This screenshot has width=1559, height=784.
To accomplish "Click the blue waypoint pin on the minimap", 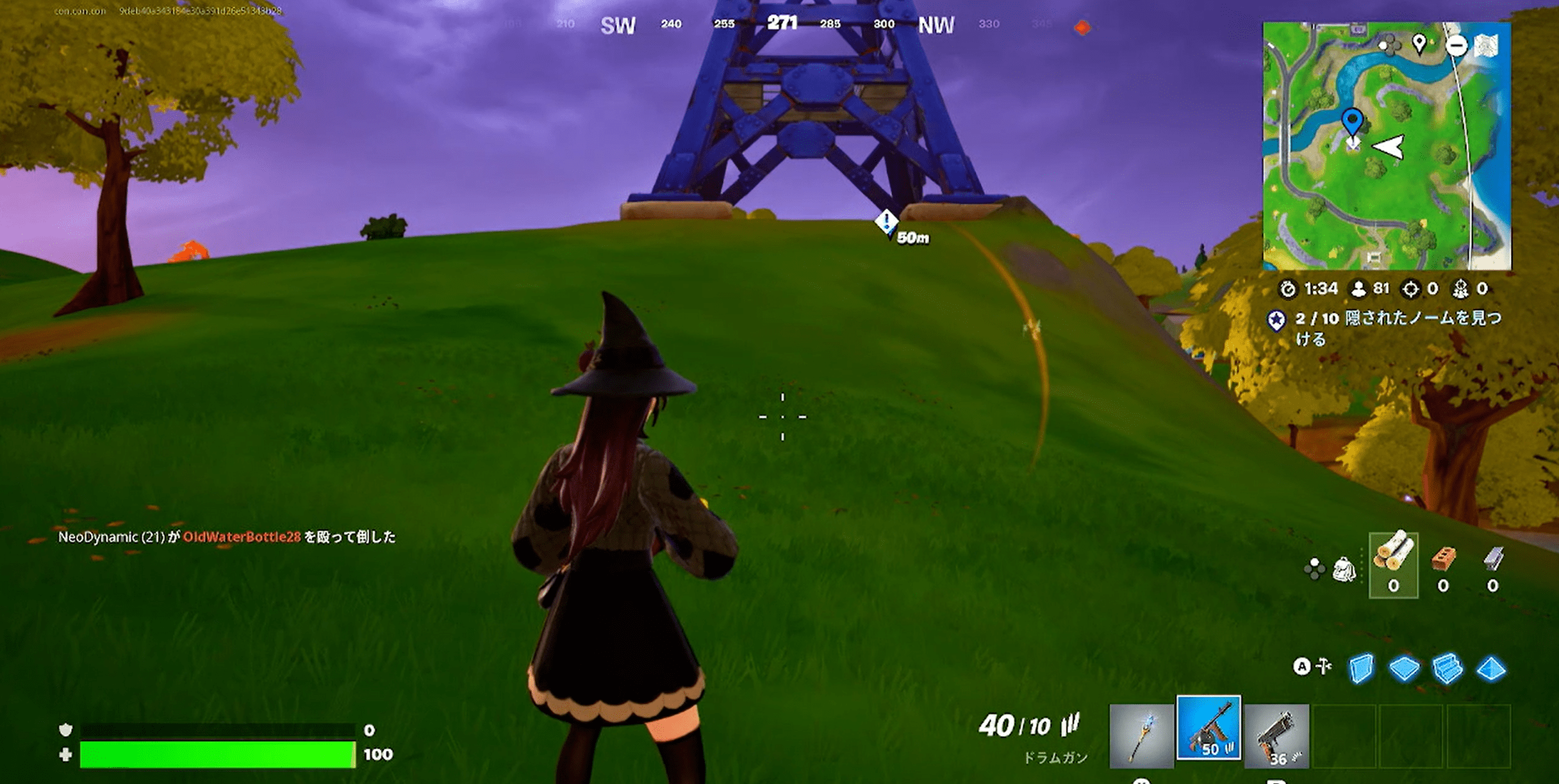I will coord(1352,120).
